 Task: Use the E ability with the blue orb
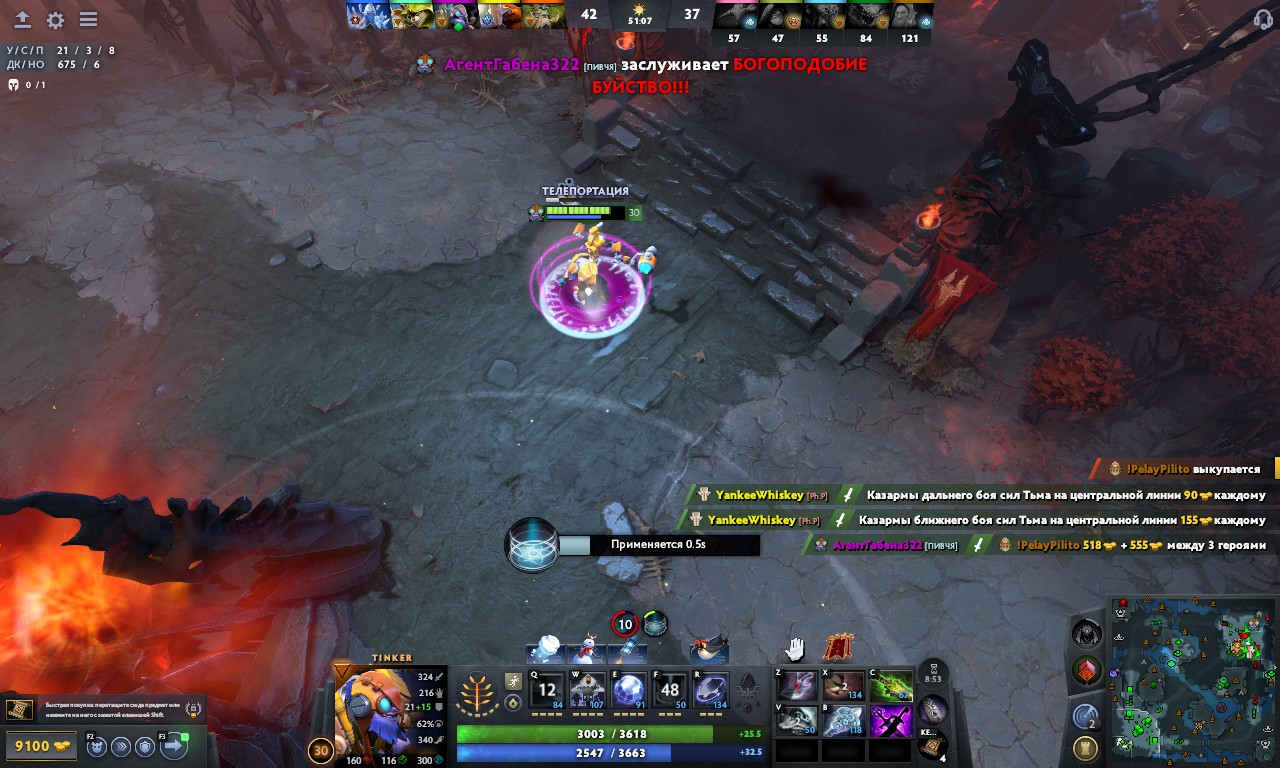click(629, 690)
